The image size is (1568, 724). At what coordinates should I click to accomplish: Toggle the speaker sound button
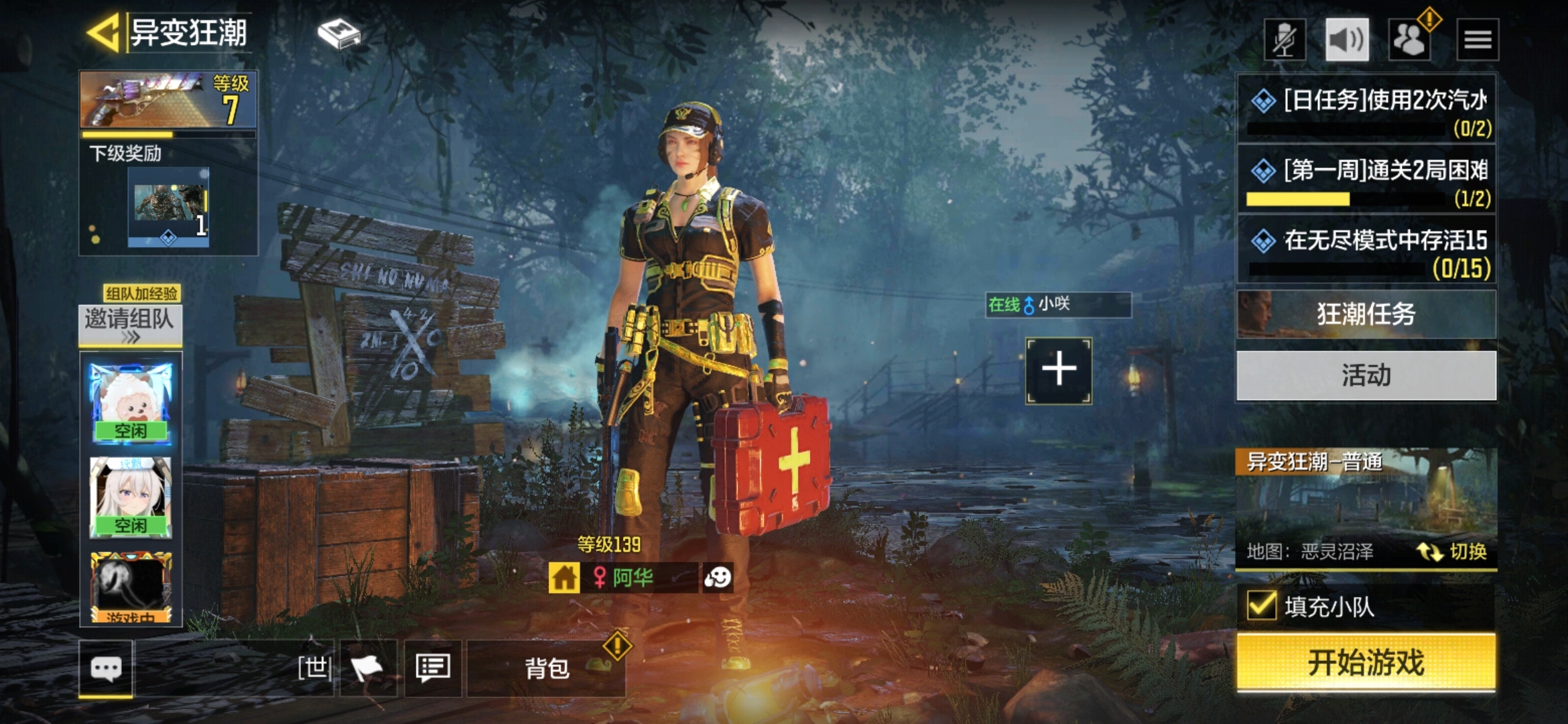tap(1347, 40)
